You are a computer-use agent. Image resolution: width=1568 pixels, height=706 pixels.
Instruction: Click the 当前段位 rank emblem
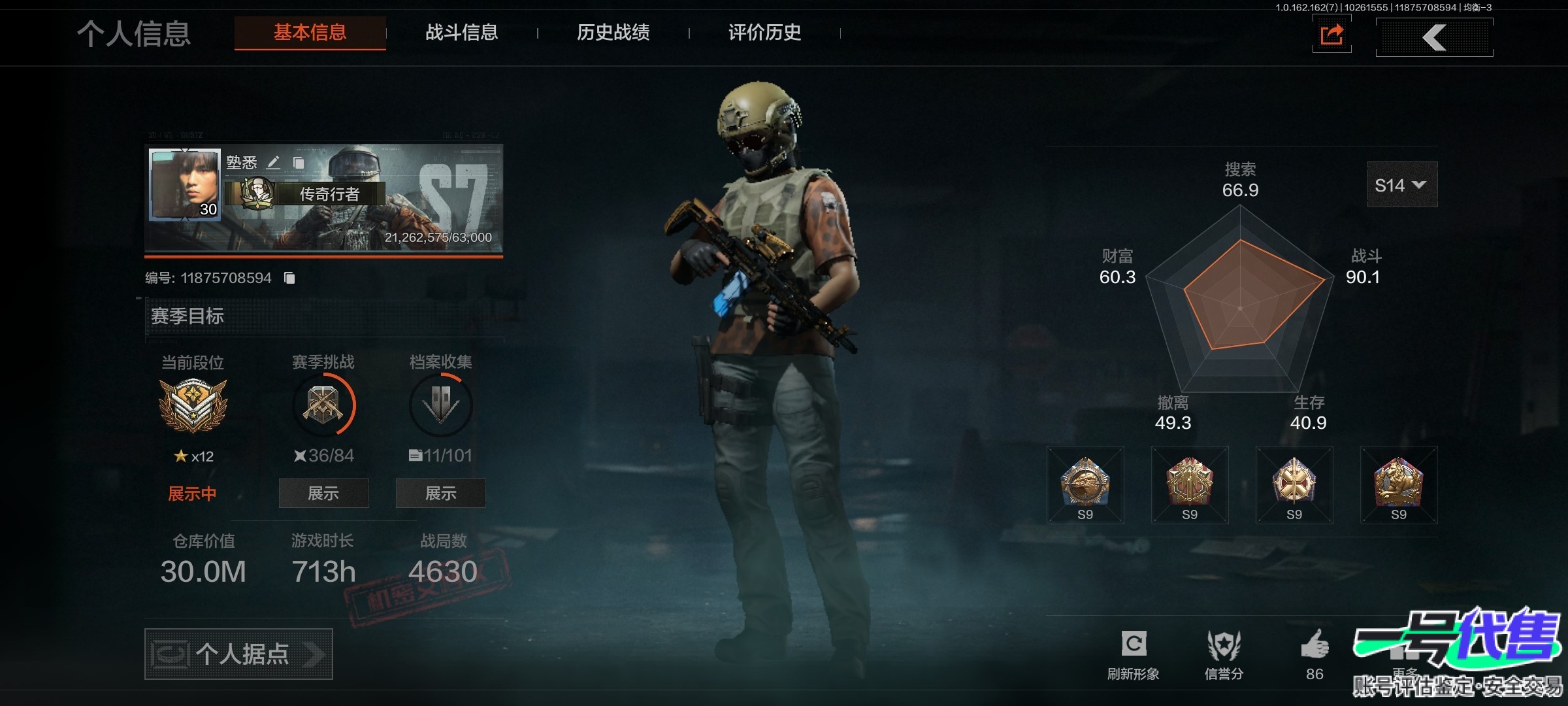(193, 405)
